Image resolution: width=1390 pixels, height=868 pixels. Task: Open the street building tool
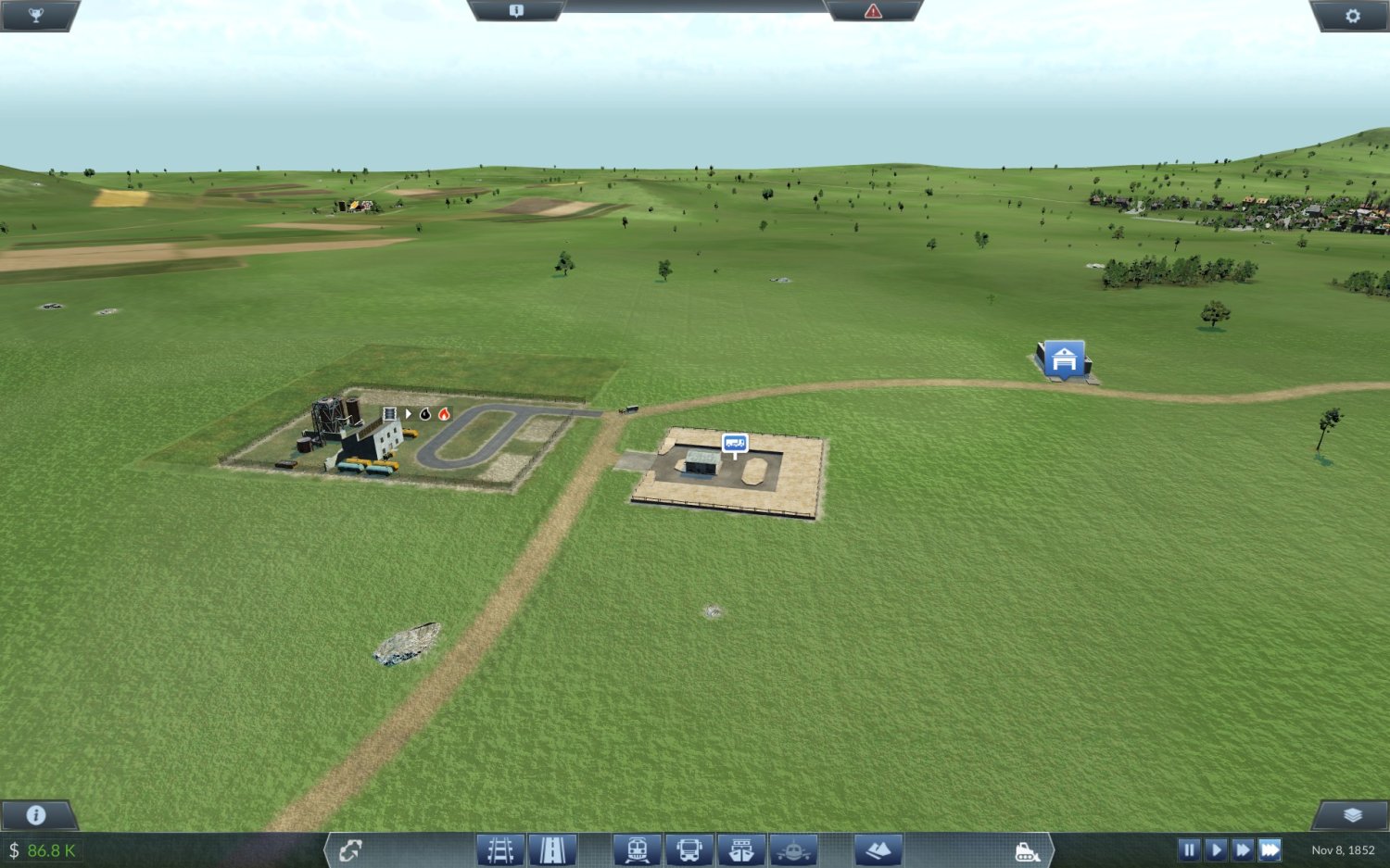(x=552, y=848)
